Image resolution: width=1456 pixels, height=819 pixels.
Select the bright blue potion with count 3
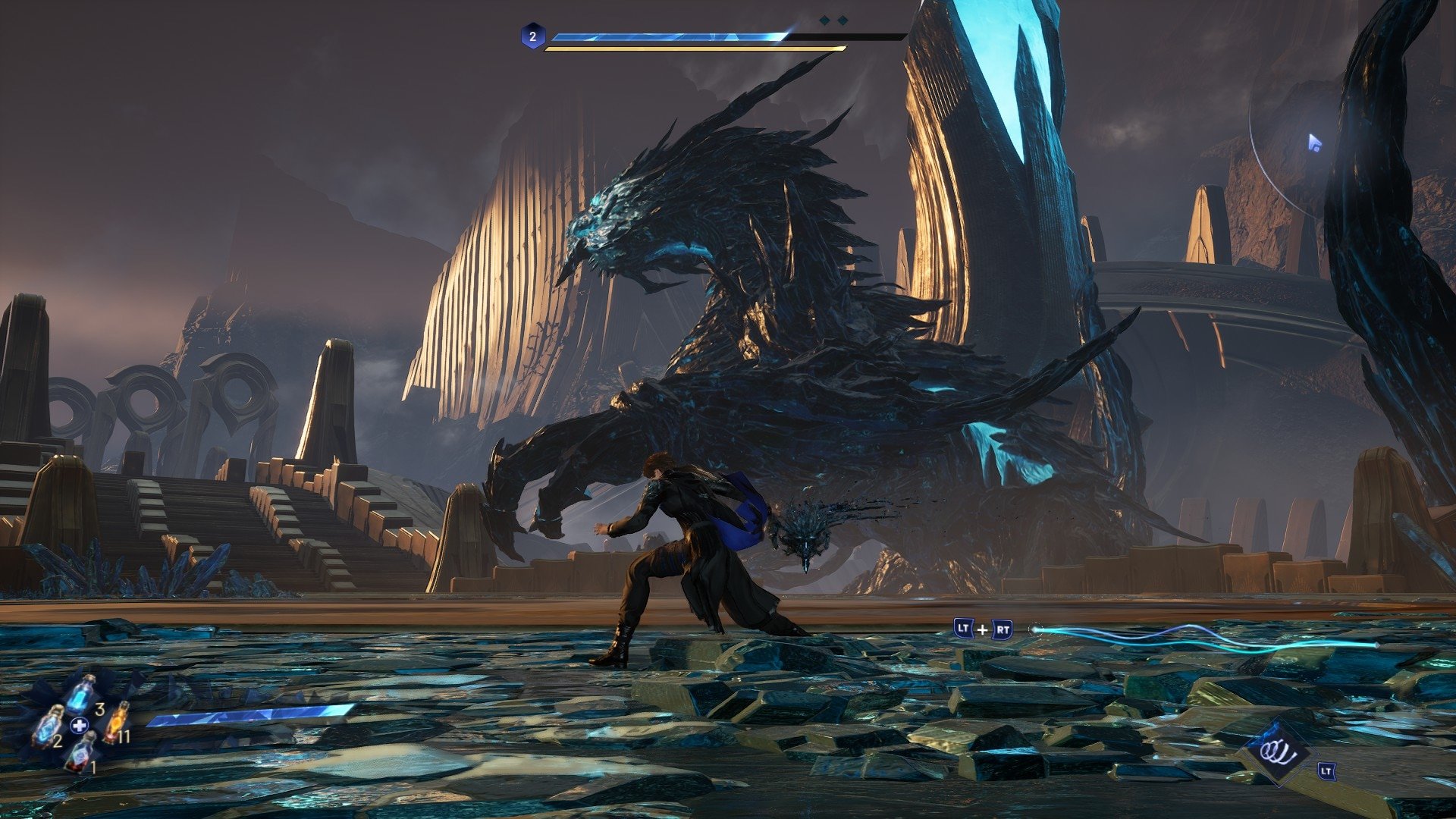click(82, 694)
